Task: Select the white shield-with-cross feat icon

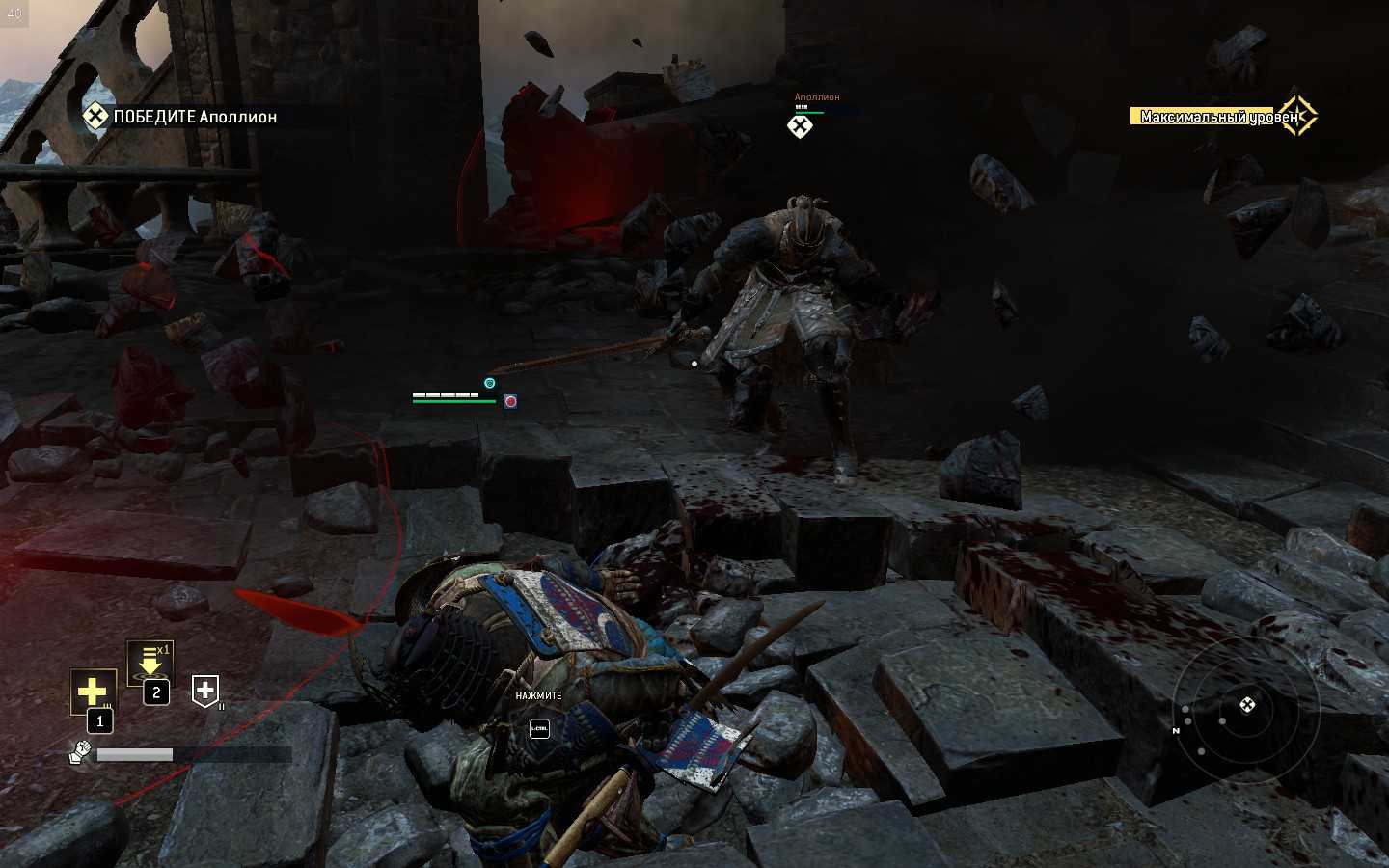Action: tap(204, 690)
